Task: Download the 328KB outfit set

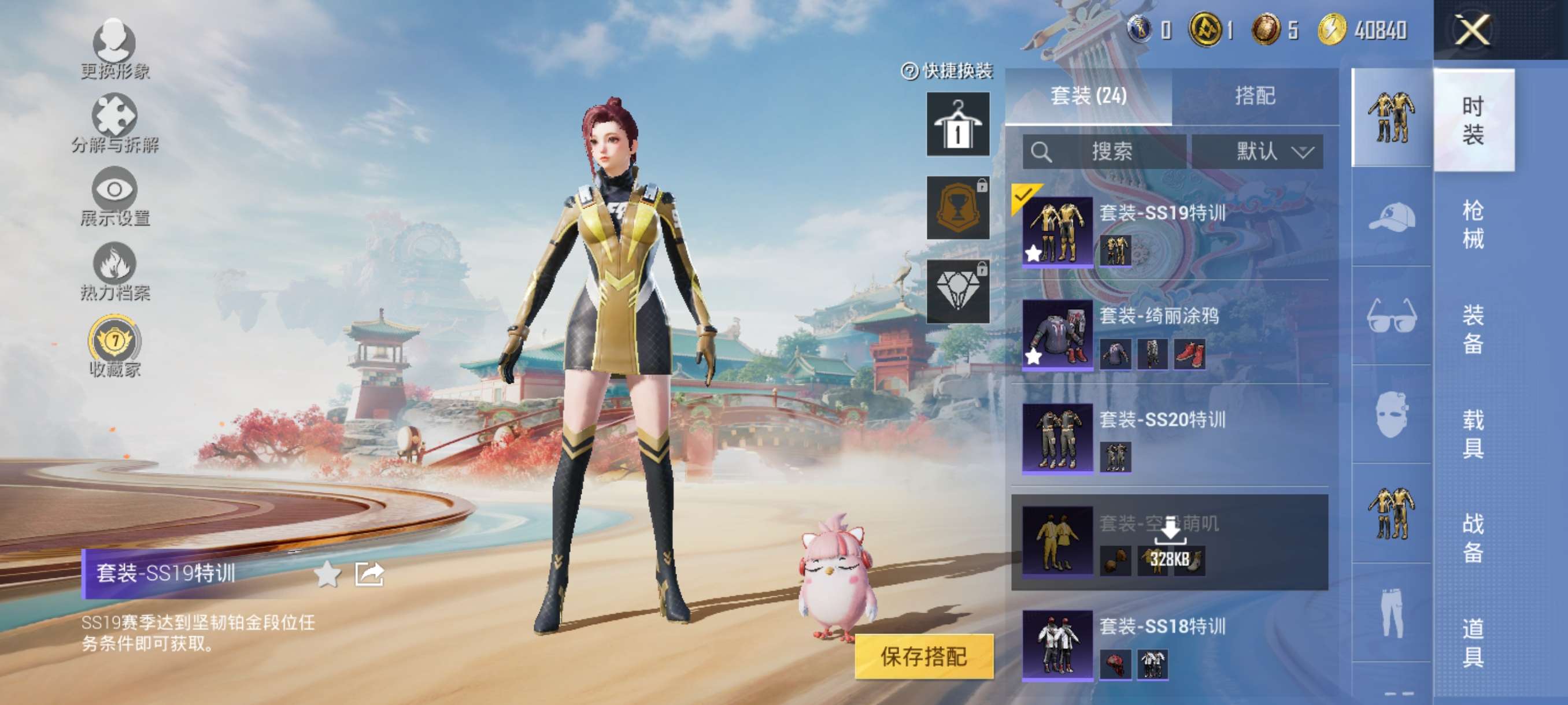Action: (1170, 541)
